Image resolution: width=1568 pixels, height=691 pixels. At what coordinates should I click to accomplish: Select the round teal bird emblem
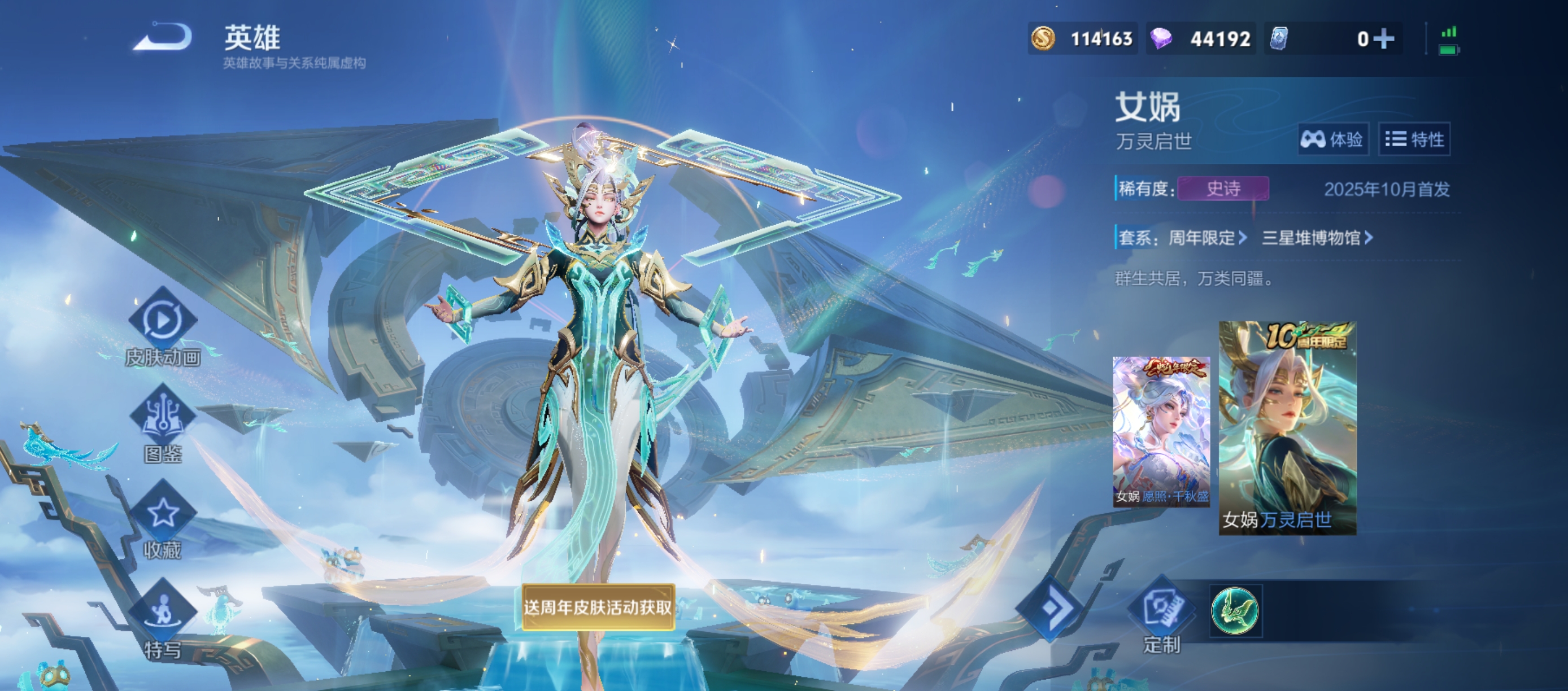click(1235, 610)
